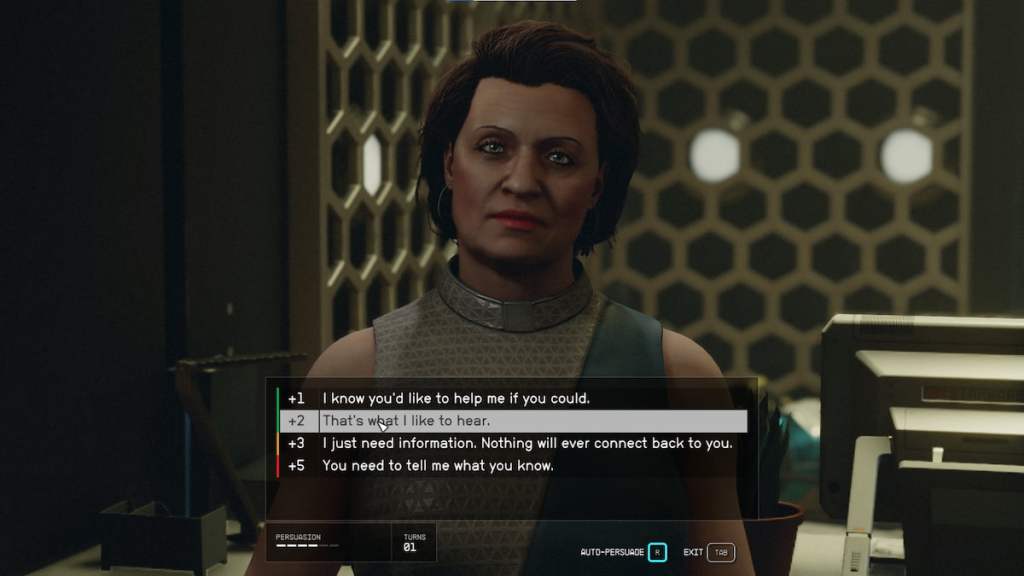1024x576 pixels.
Task: Choose "You need to tell me what you know"
Action: click(438, 466)
